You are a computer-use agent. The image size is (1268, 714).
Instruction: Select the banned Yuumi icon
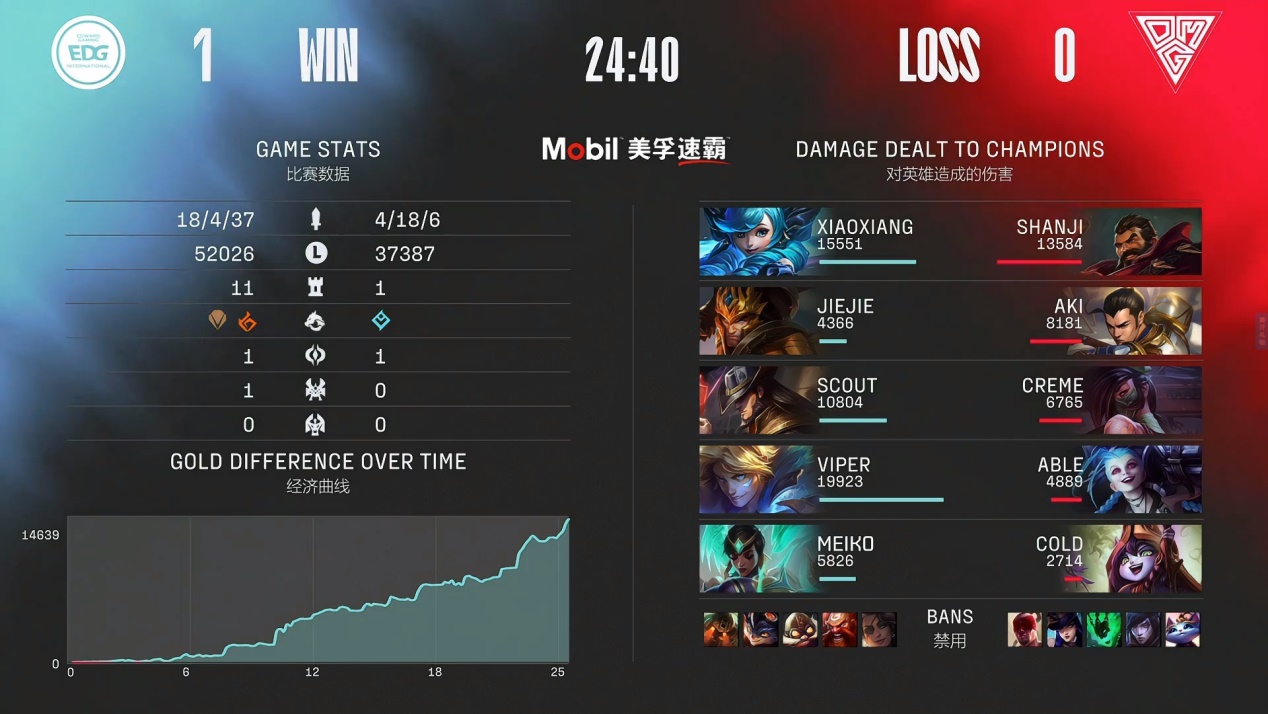click(x=1183, y=630)
